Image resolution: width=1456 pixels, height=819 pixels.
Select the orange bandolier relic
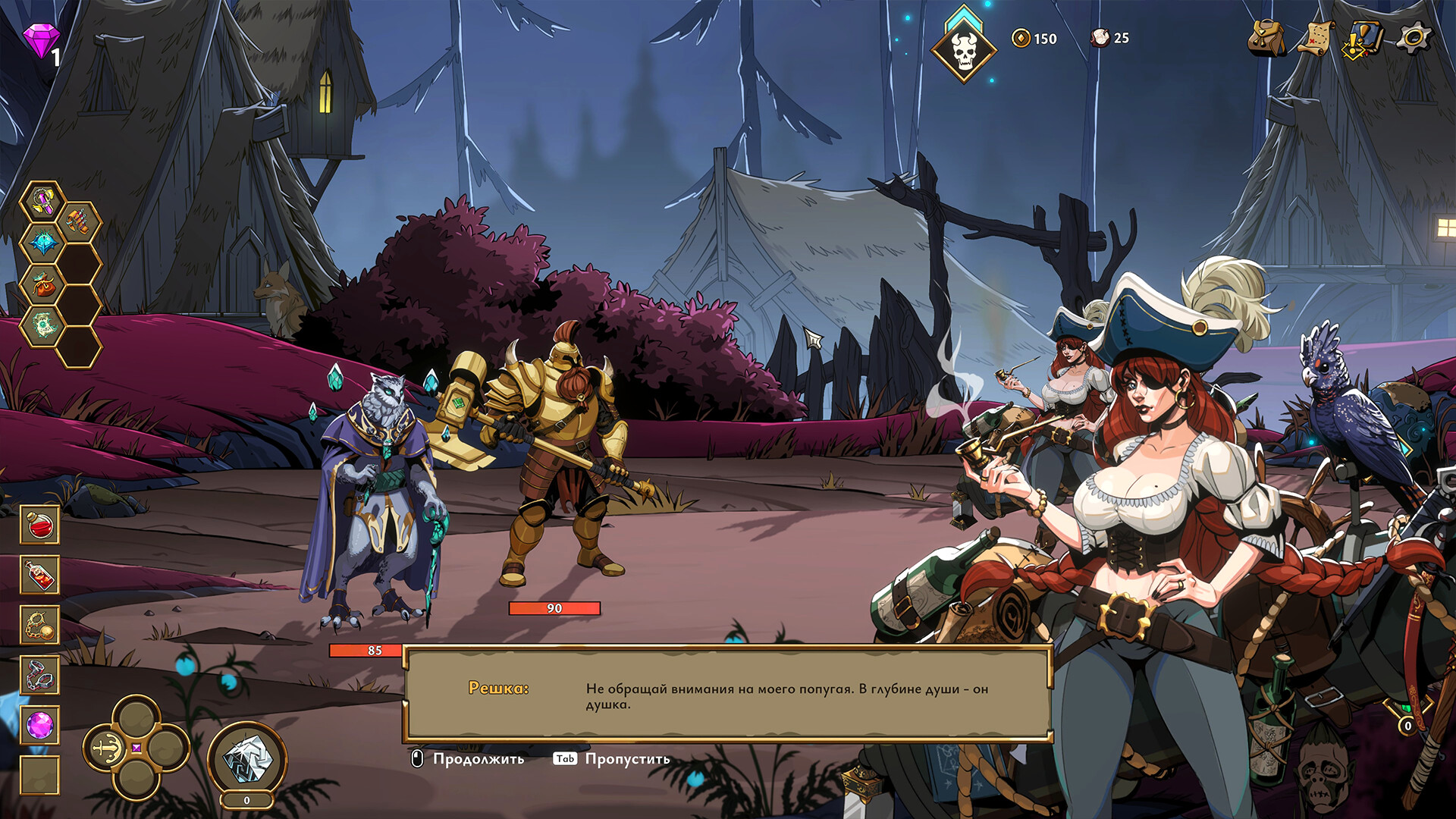[79, 222]
